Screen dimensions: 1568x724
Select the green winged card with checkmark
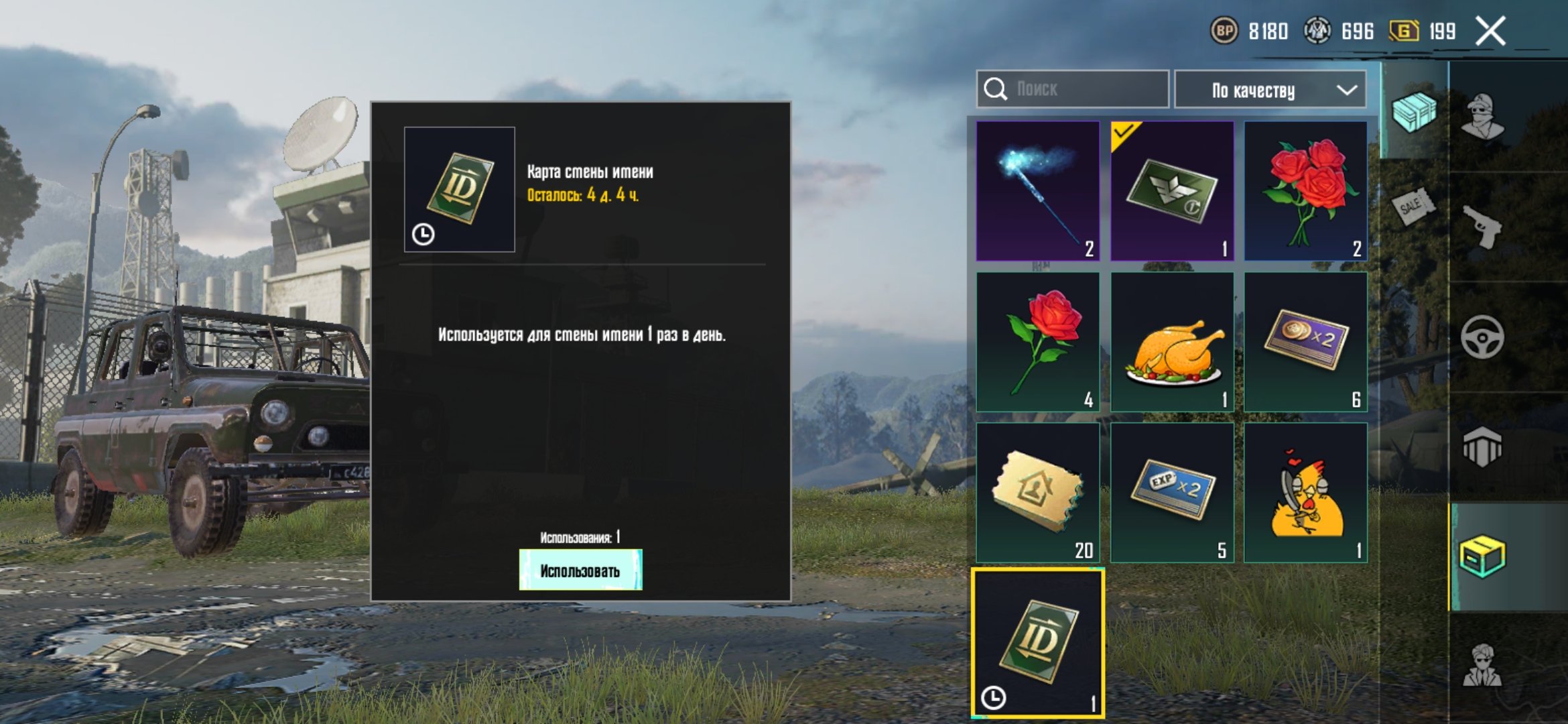coord(1172,191)
